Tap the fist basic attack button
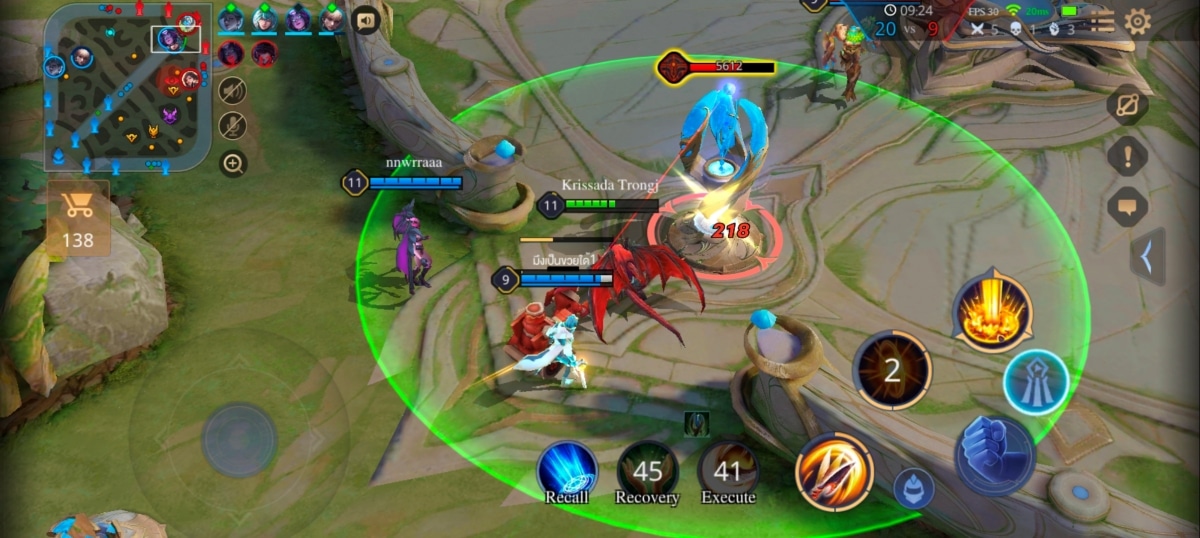Viewport: 1200px width, 538px height. pos(994,456)
